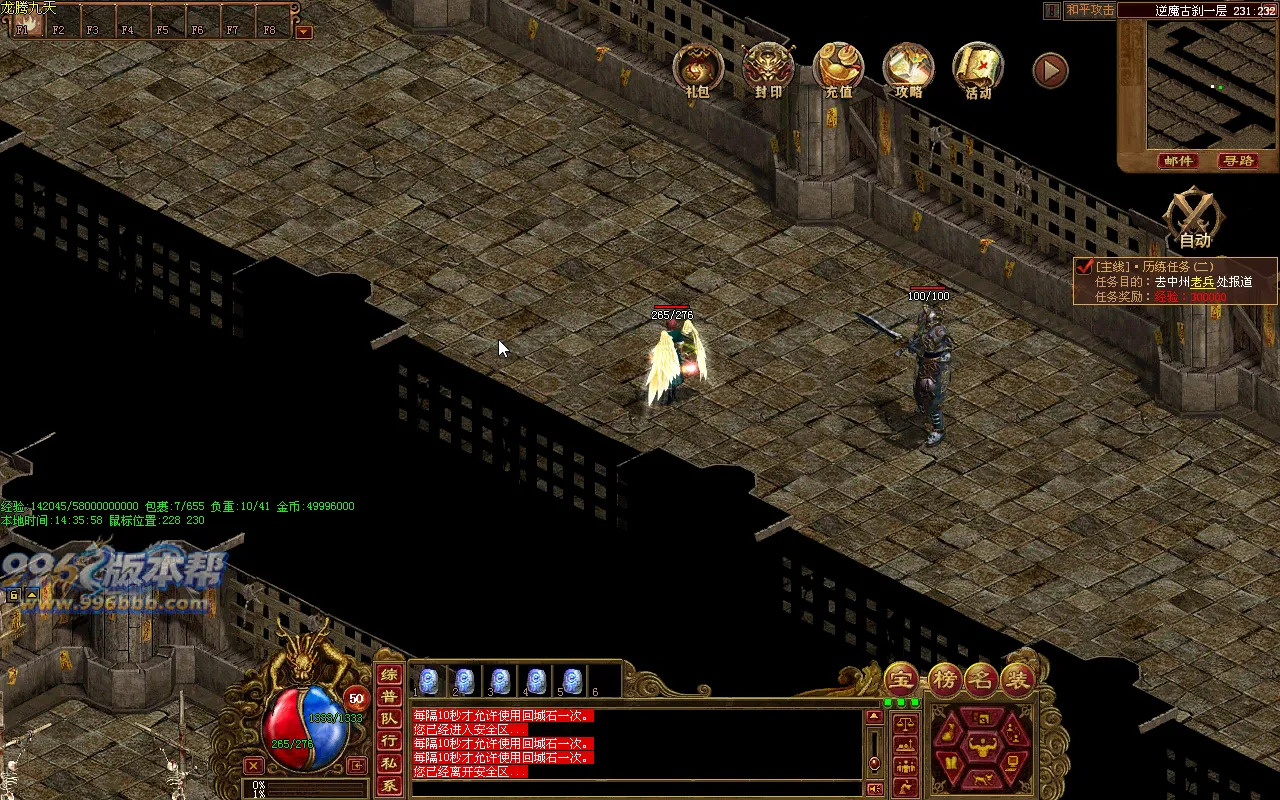This screenshot has width=1280, height=800.
Task: Click the scales trade icon
Action: (x=905, y=723)
